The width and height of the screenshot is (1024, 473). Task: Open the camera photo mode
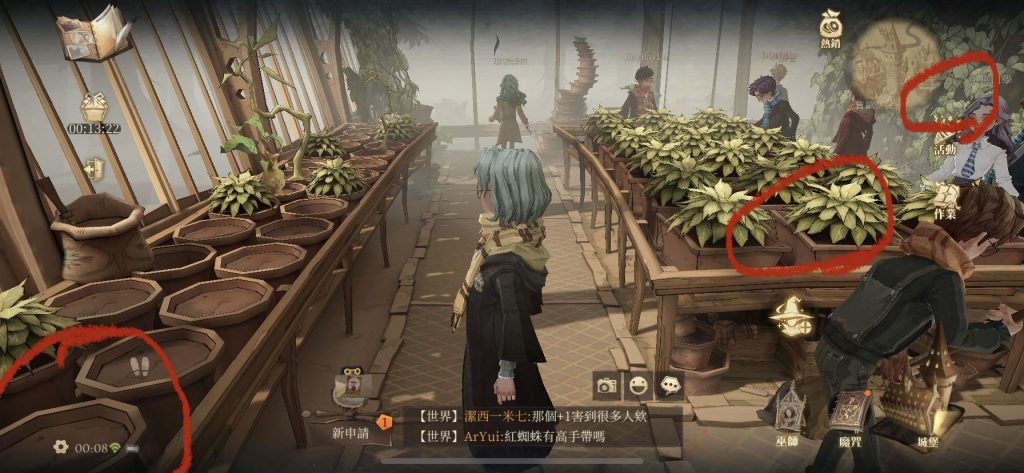coord(606,384)
